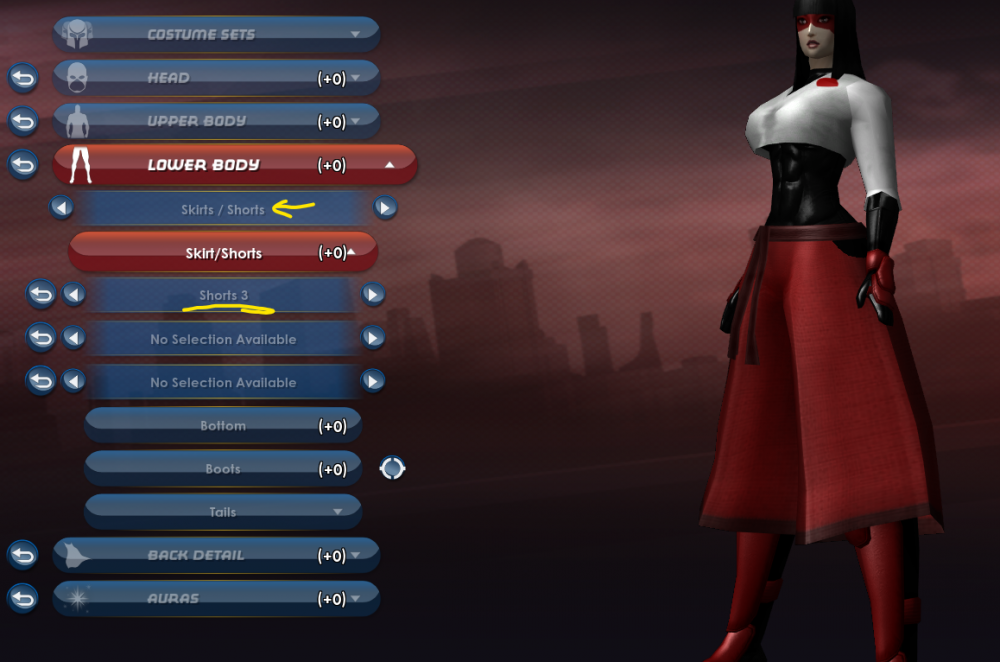Reset the Head section with undo arrow

(22, 77)
